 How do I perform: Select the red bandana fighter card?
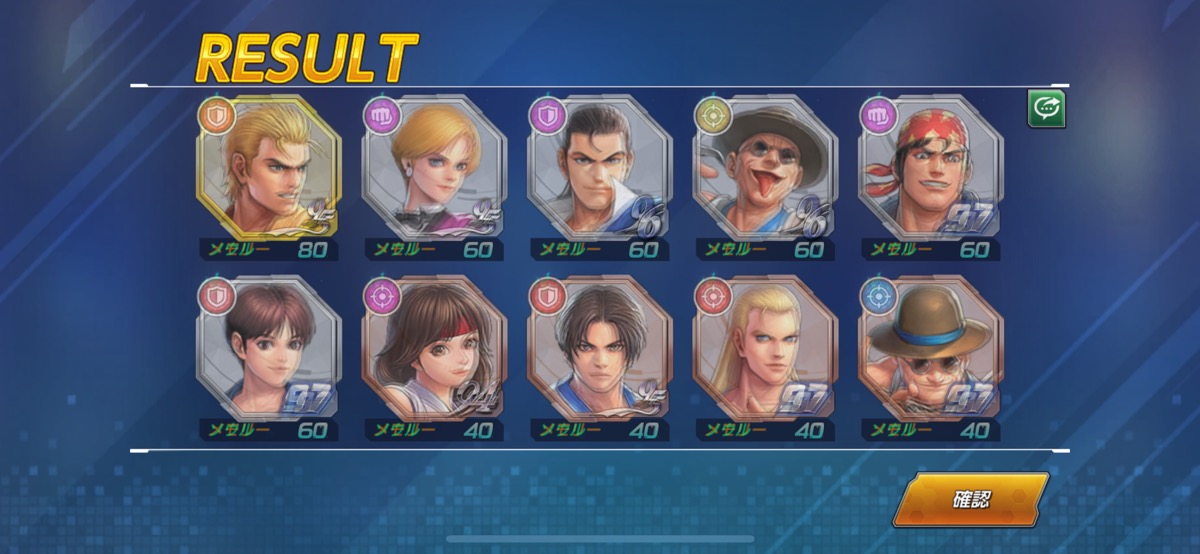pyautogui.click(x=931, y=168)
